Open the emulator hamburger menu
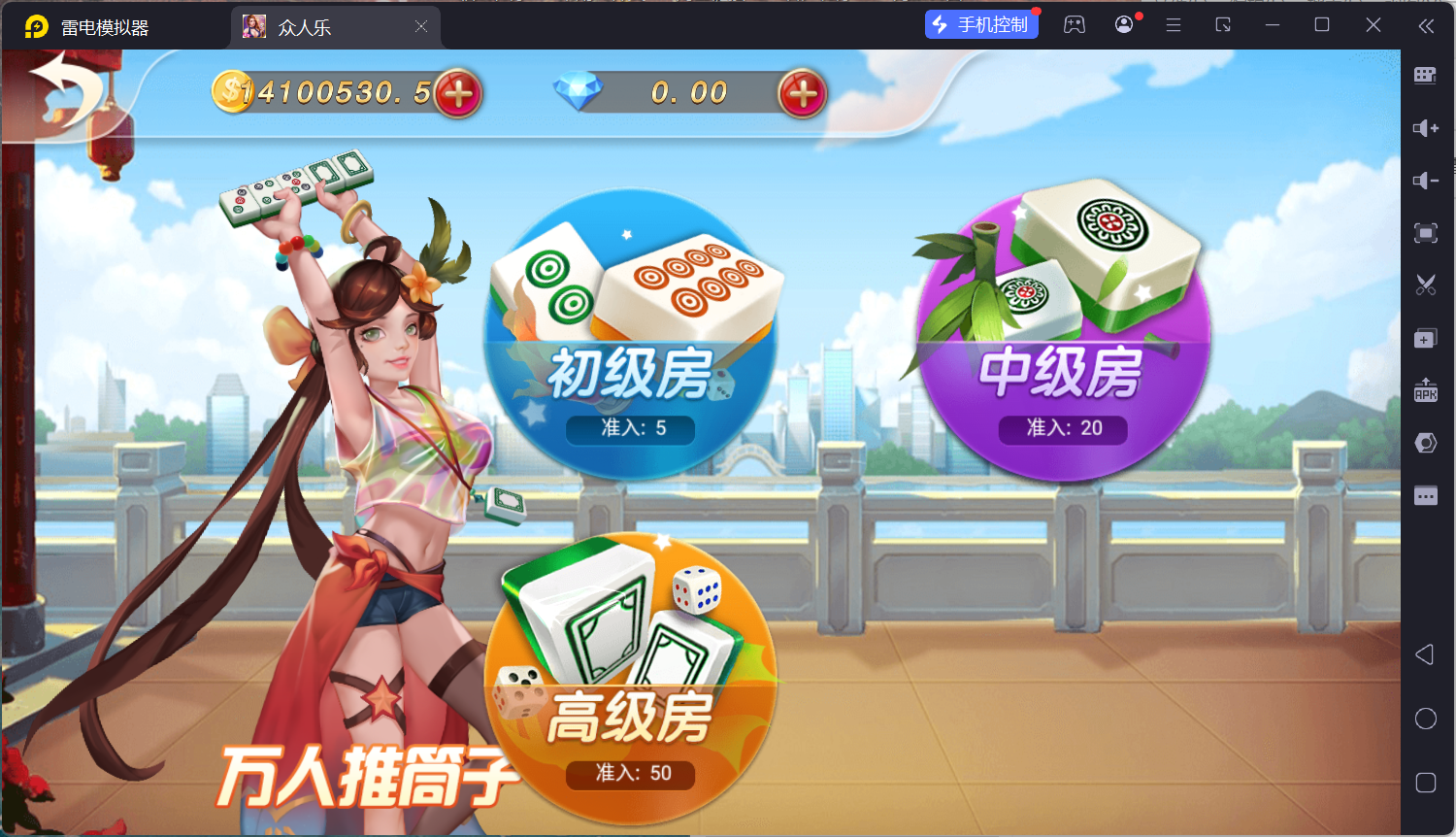Viewport: 1456px width, 837px height. [1173, 24]
